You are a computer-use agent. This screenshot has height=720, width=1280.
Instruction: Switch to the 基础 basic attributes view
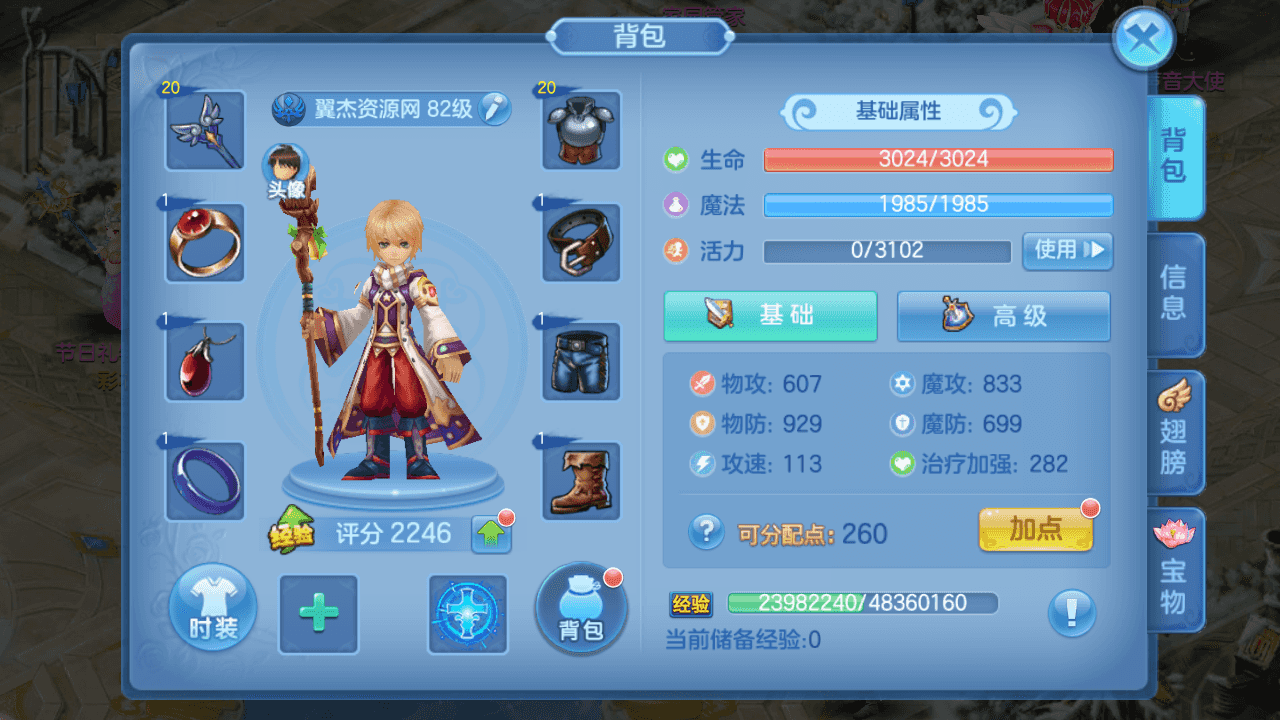pyautogui.click(x=770, y=316)
